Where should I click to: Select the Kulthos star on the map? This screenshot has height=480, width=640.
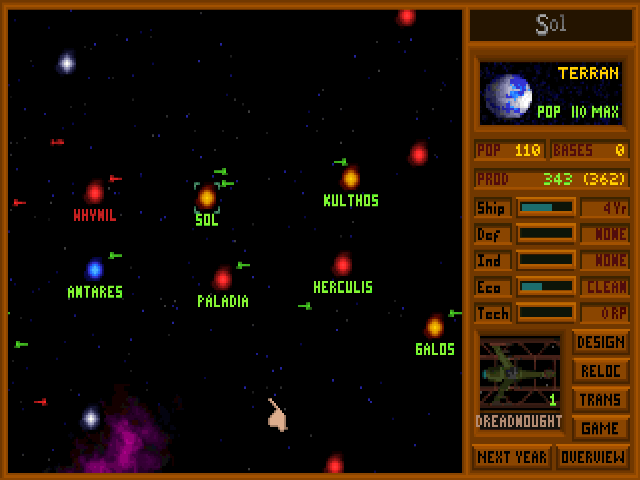point(350,178)
